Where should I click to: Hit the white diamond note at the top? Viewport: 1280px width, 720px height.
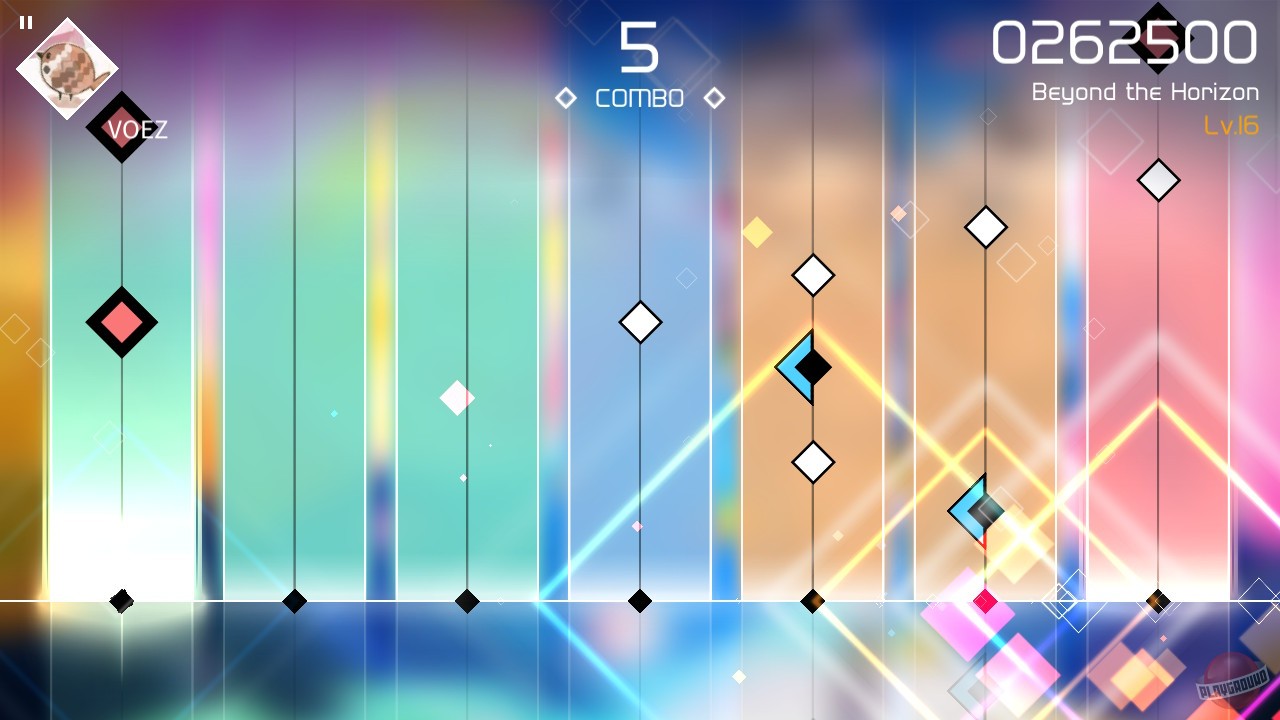pyautogui.click(x=986, y=226)
